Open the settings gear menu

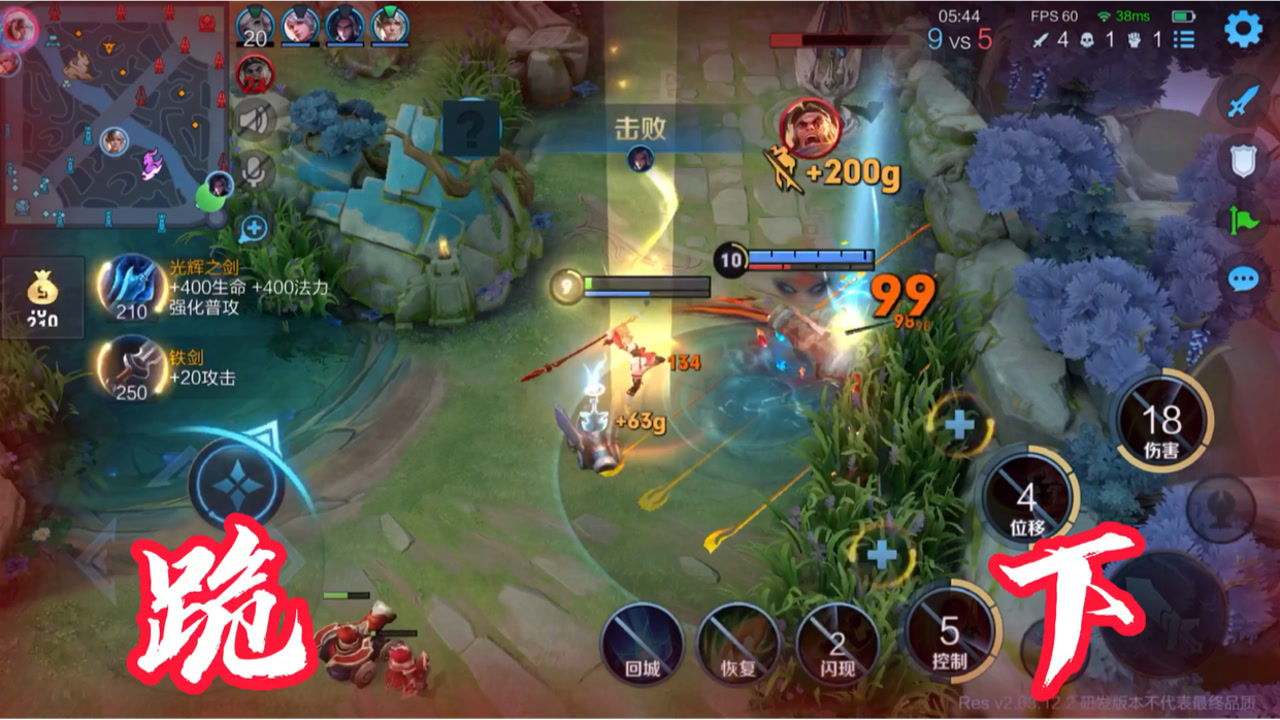1243,29
